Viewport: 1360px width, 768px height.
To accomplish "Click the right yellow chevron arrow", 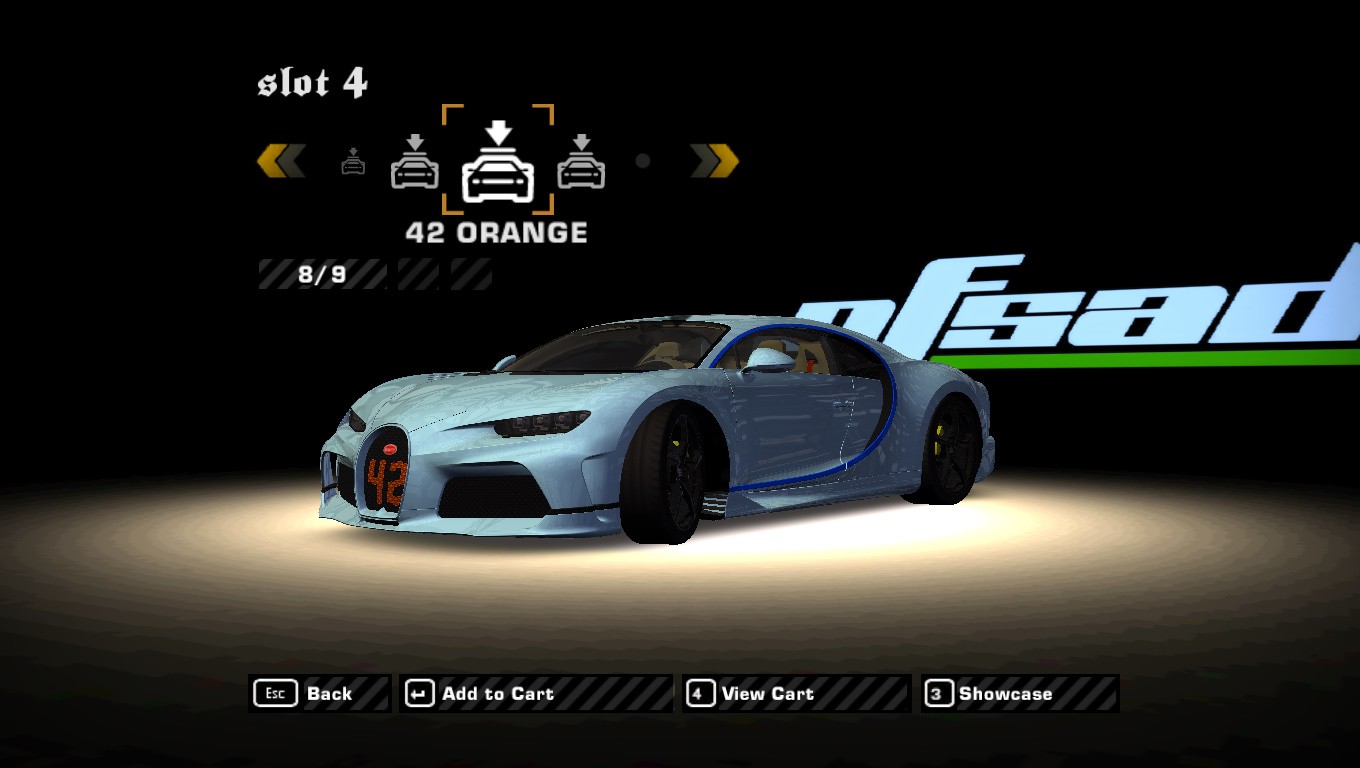I will coord(714,161).
